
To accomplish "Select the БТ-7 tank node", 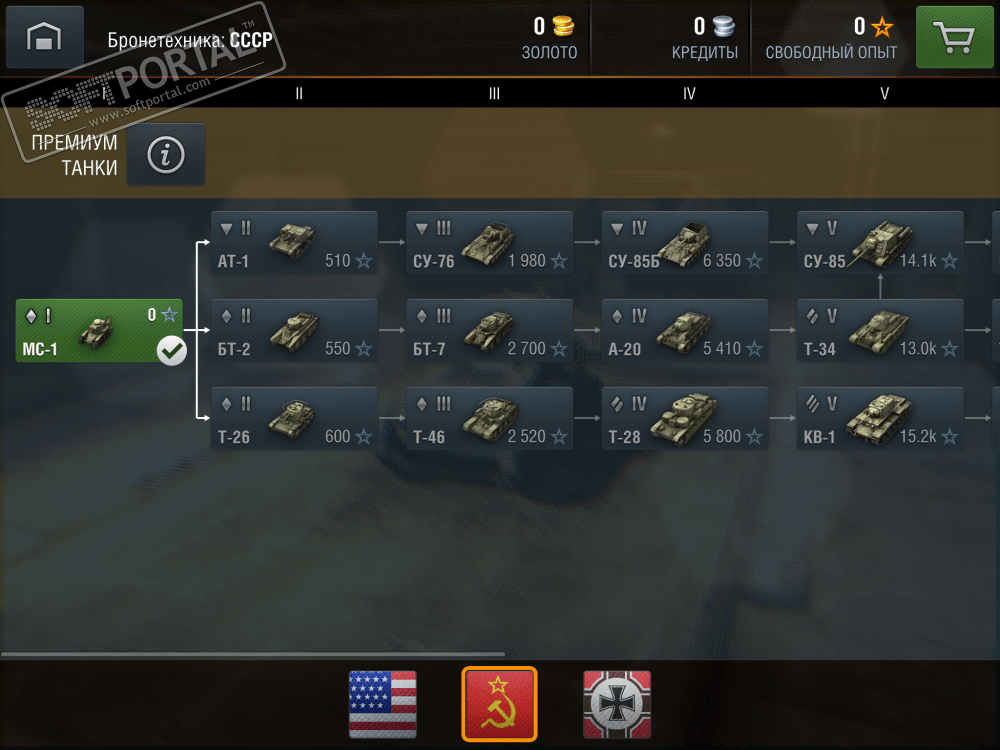I will pos(489,330).
